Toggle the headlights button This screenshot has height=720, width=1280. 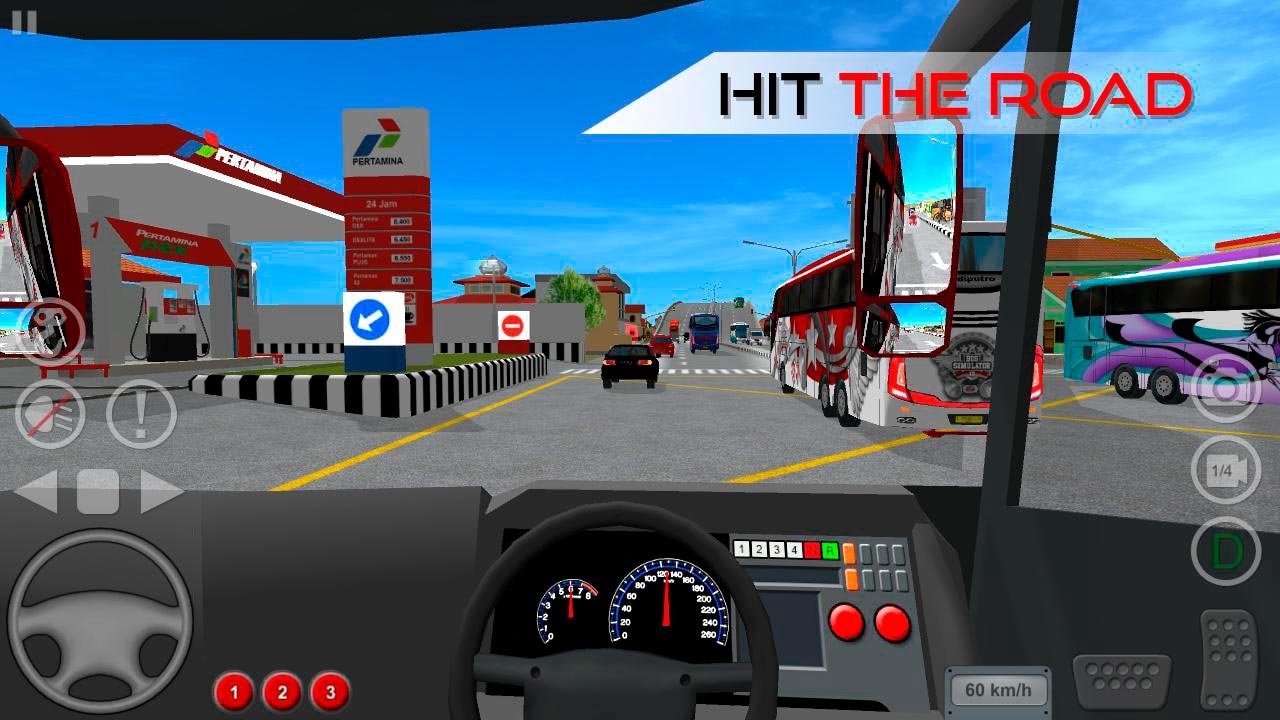(x=50, y=413)
